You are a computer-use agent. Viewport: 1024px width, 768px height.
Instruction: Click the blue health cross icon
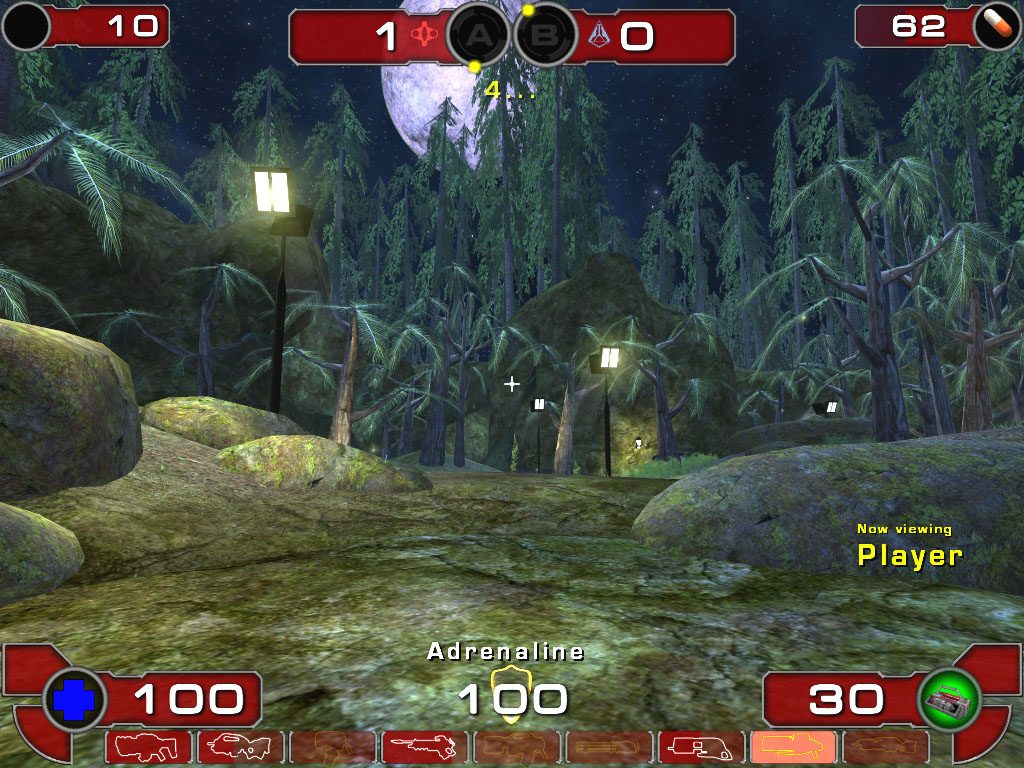pyautogui.click(x=75, y=701)
